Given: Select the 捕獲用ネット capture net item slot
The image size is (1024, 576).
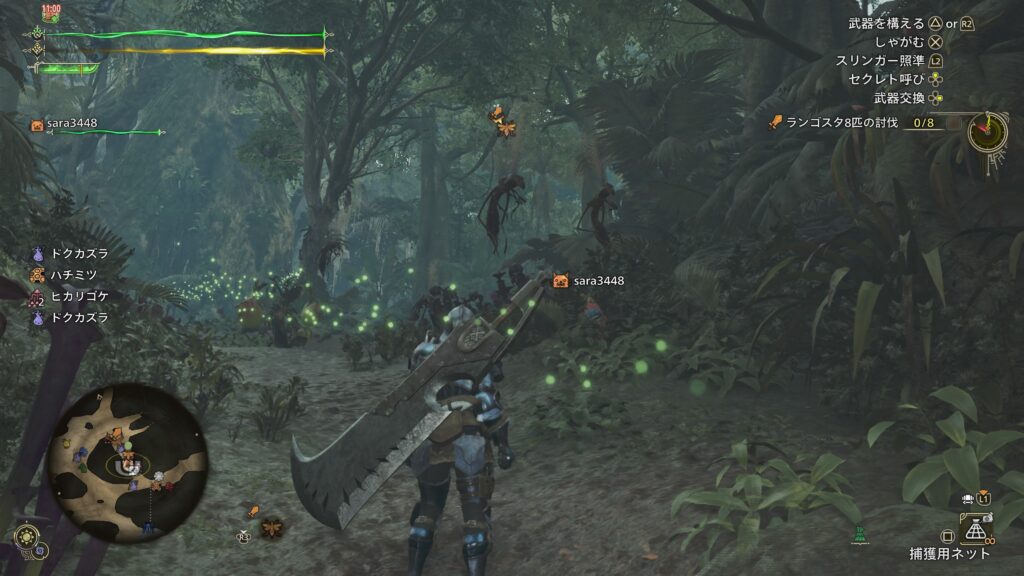Looking at the screenshot, I should coord(975,529).
